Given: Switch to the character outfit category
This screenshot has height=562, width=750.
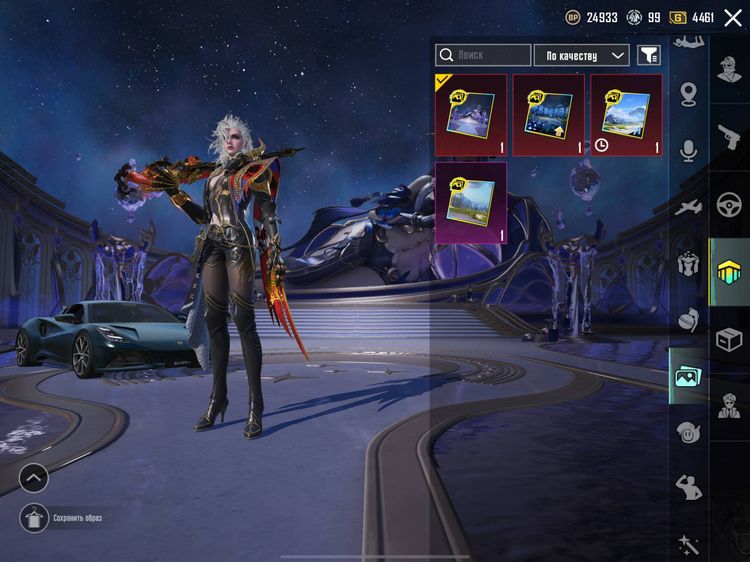Looking at the screenshot, I should pyautogui.click(x=730, y=70).
